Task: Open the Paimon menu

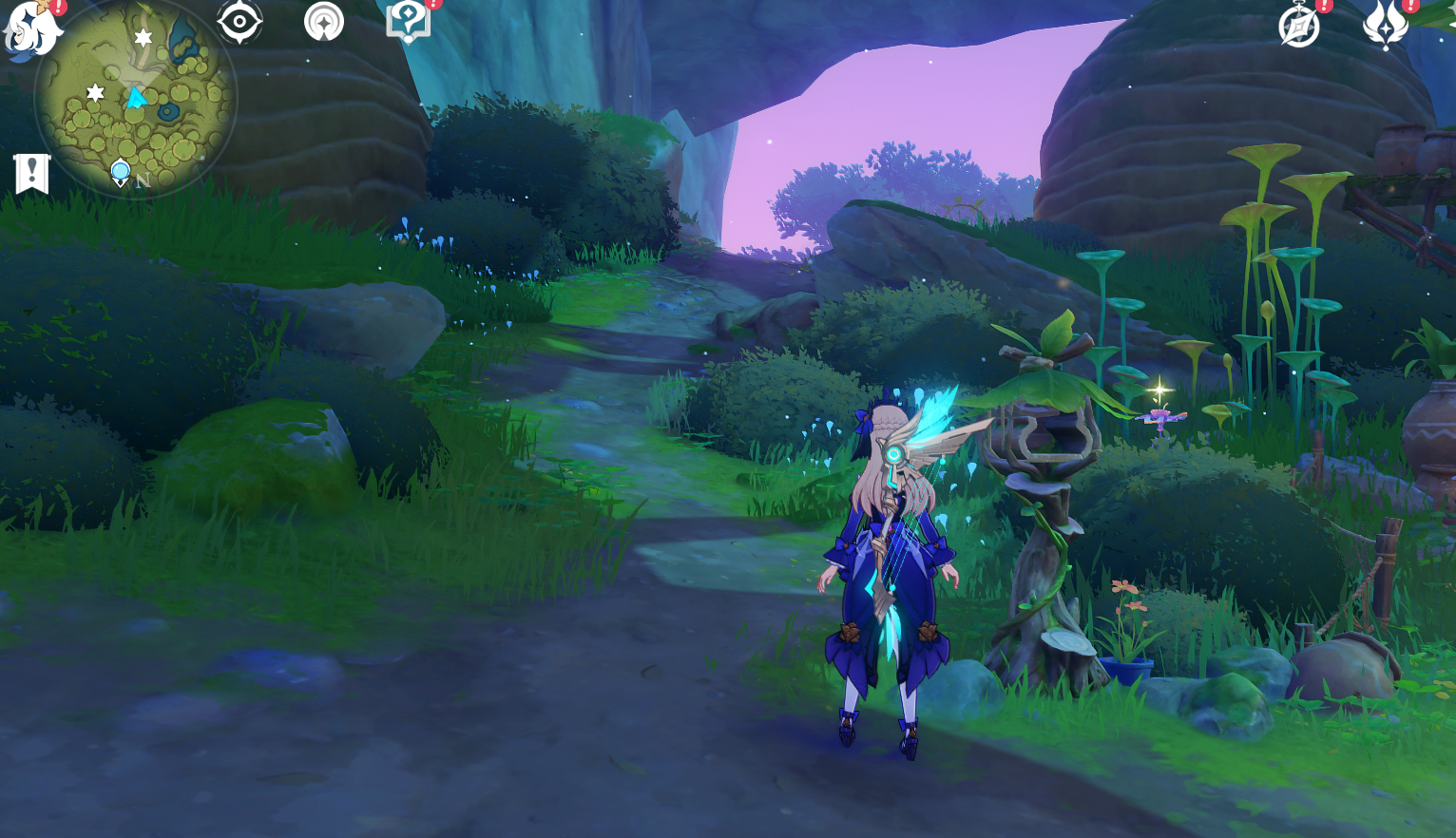Action: tap(30, 29)
